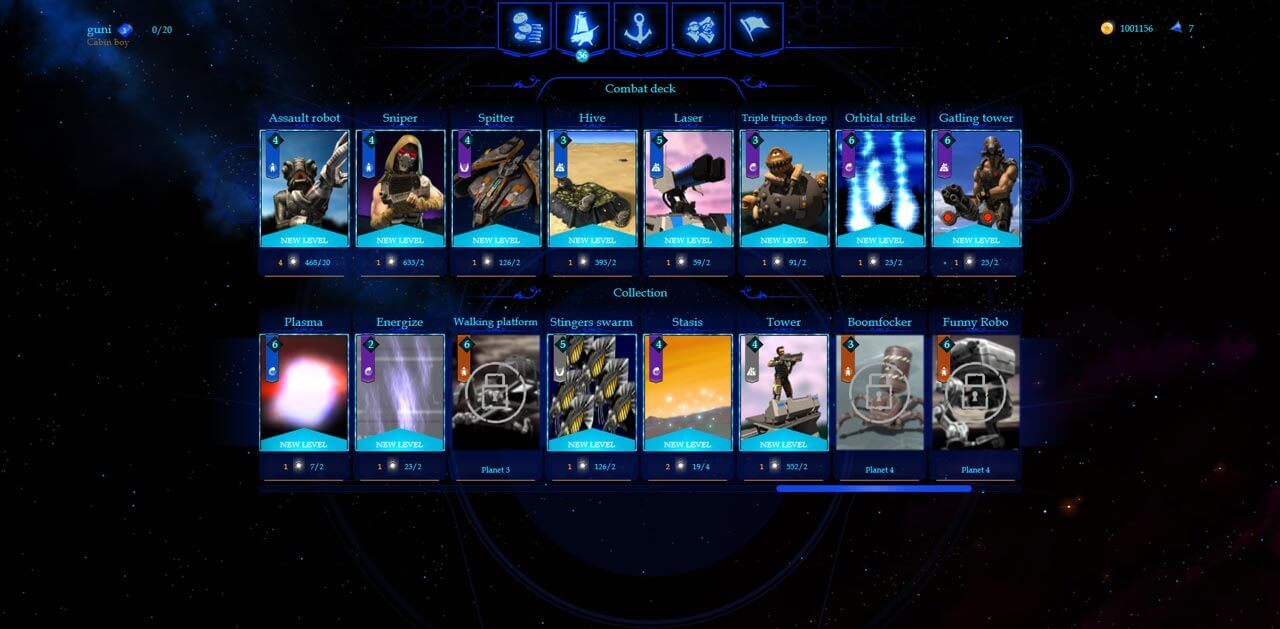Select the Spitter card
Image resolution: width=1280 pixels, height=629 pixels.
pos(496,188)
